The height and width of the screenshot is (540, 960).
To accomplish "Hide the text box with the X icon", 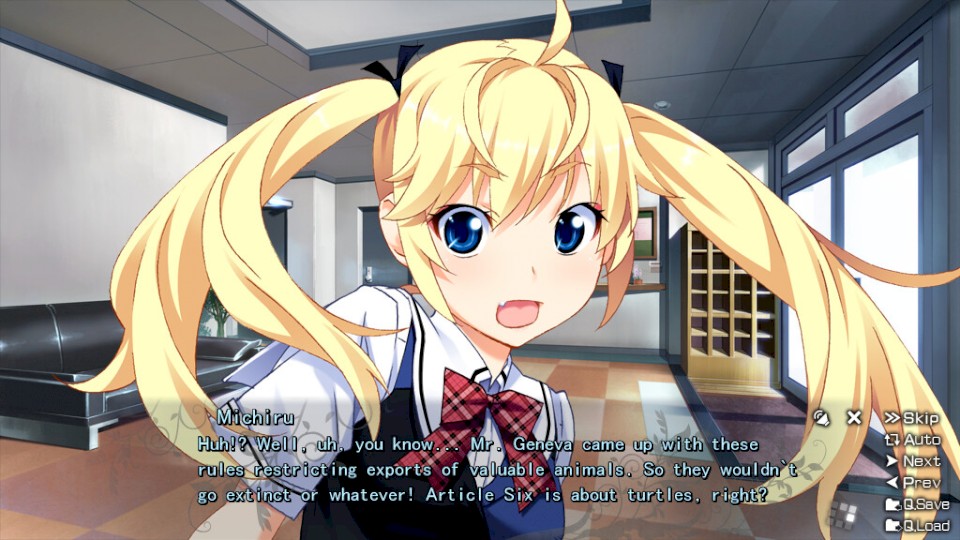I will [854, 418].
